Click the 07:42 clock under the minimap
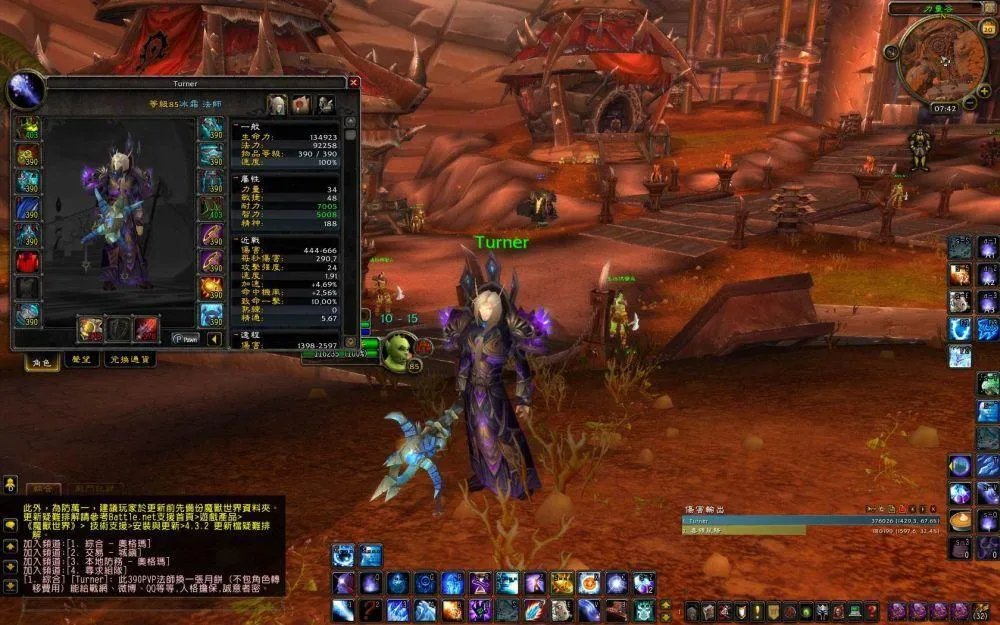1000x625 pixels. click(944, 108)
